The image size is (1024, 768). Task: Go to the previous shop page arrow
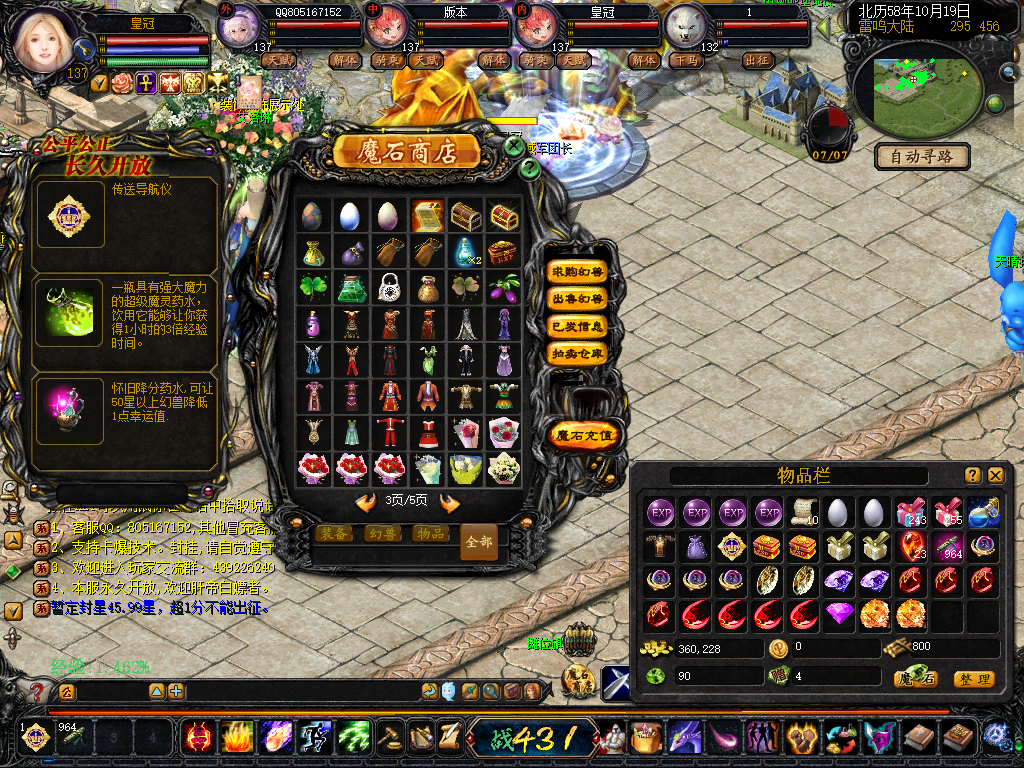tap(366, 501)
